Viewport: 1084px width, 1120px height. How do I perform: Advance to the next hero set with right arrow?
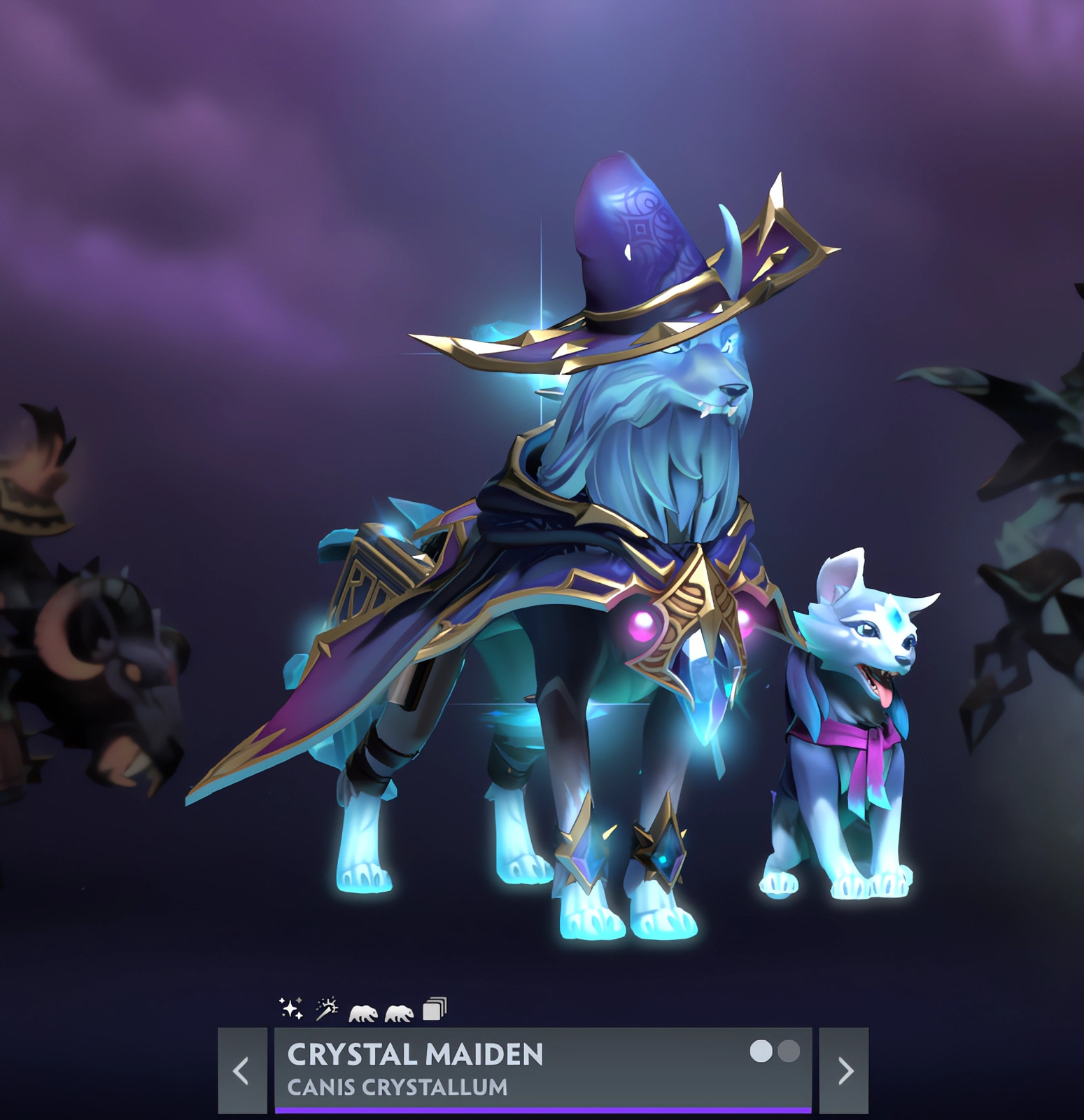point(844,1070)
